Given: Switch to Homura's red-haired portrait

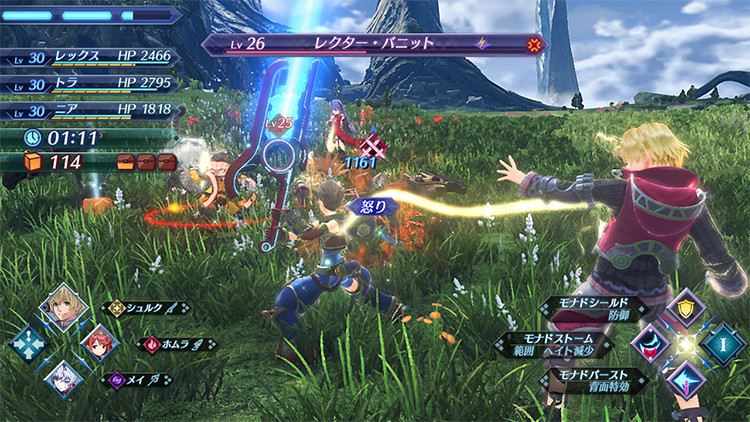Looking at the screenshot, I should 98,343.
